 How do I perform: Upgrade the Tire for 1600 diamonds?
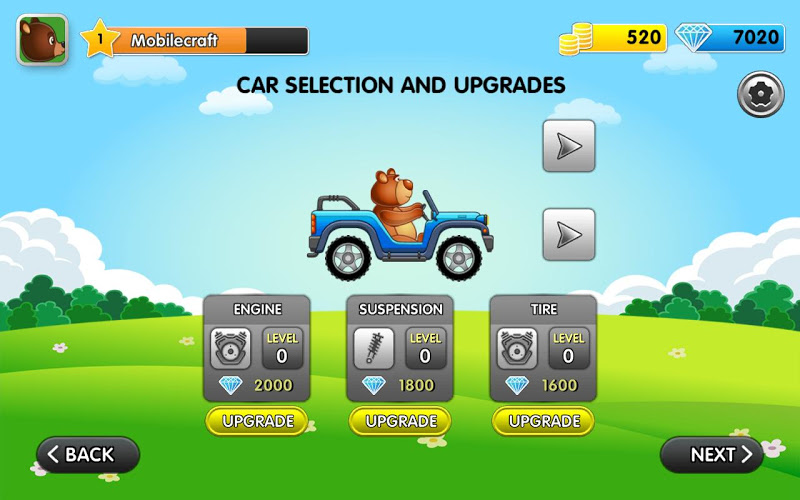click(543, 421)
